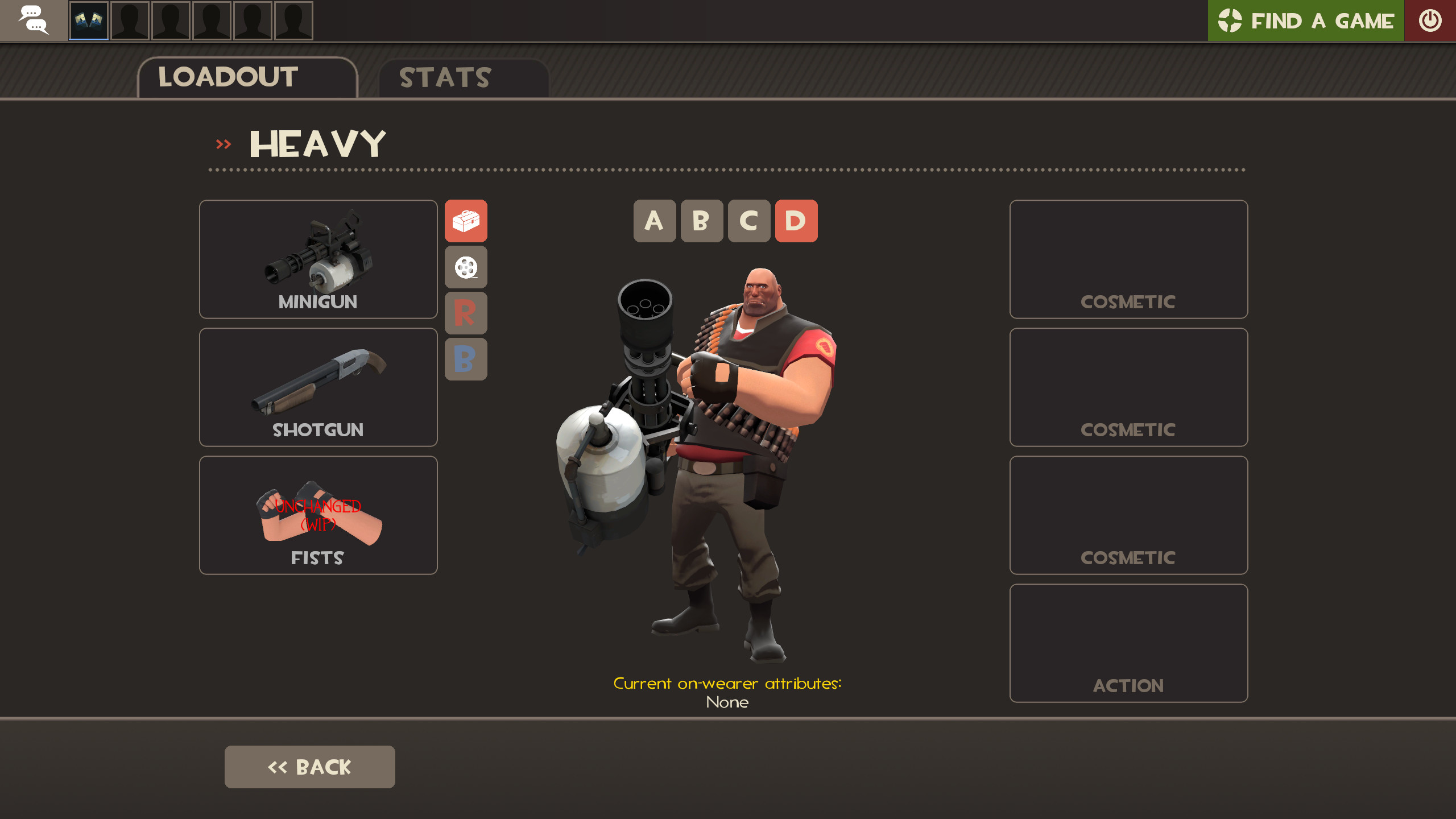
Task: Quit the game using the power icon
Action: [x=1429, y=20]
